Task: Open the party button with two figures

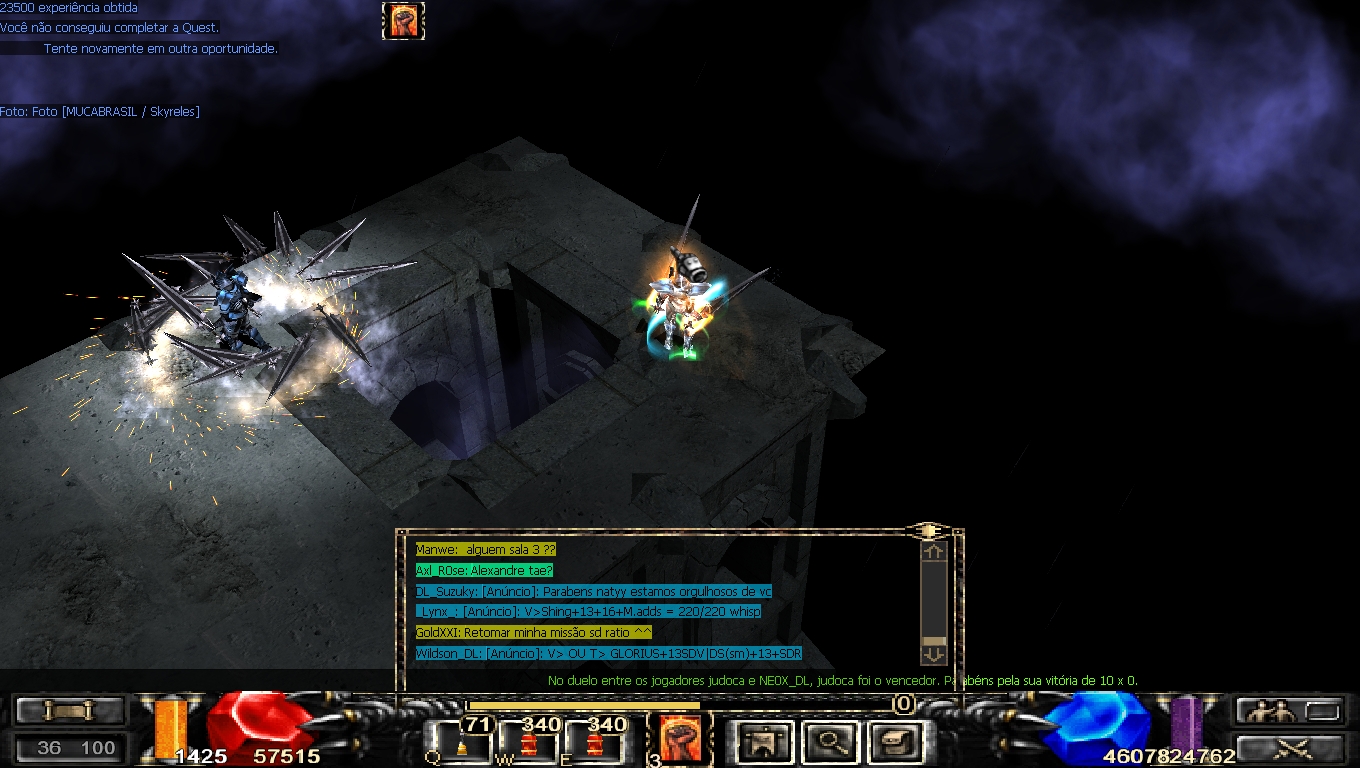Action: pyautogui.click(x=1288, y=711)
